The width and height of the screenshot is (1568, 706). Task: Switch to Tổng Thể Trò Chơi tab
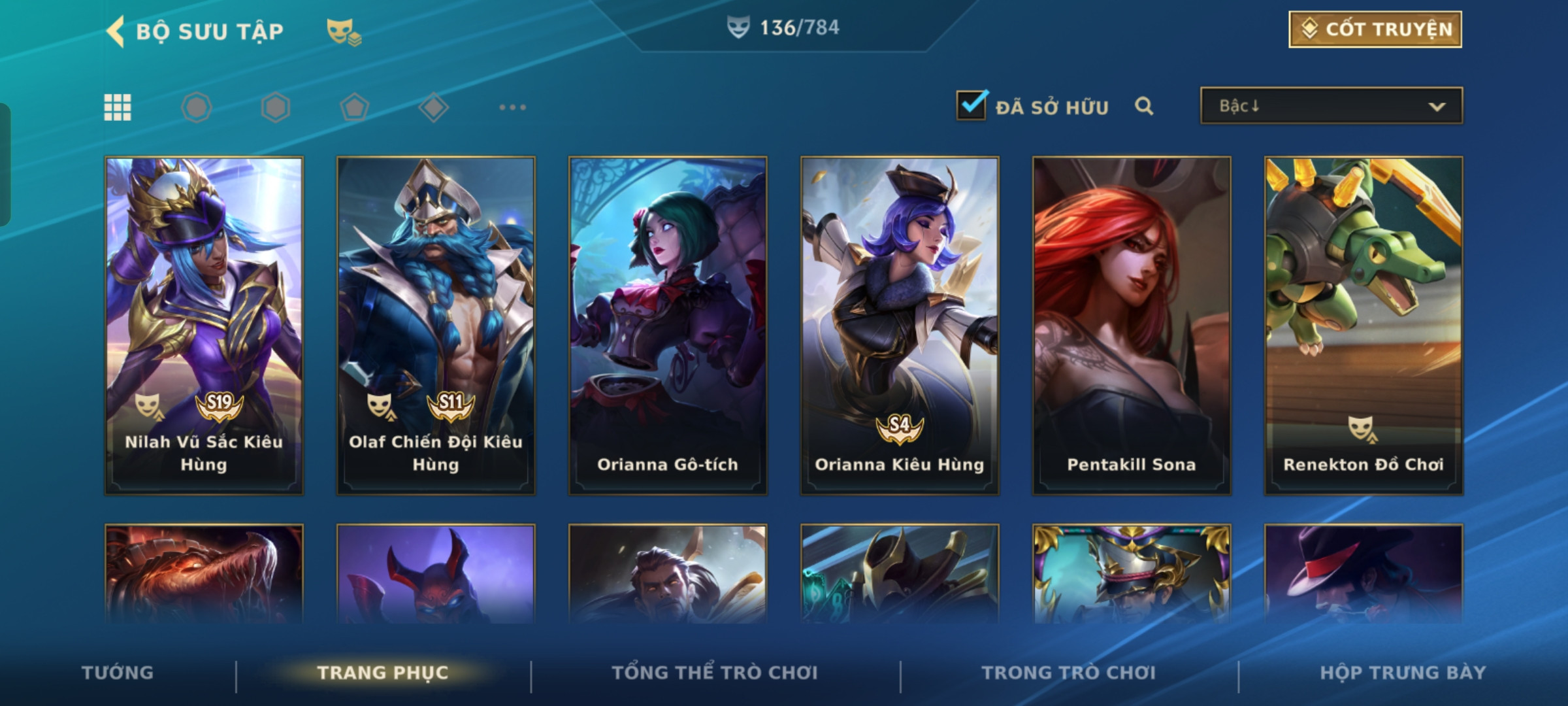(715, 673)
